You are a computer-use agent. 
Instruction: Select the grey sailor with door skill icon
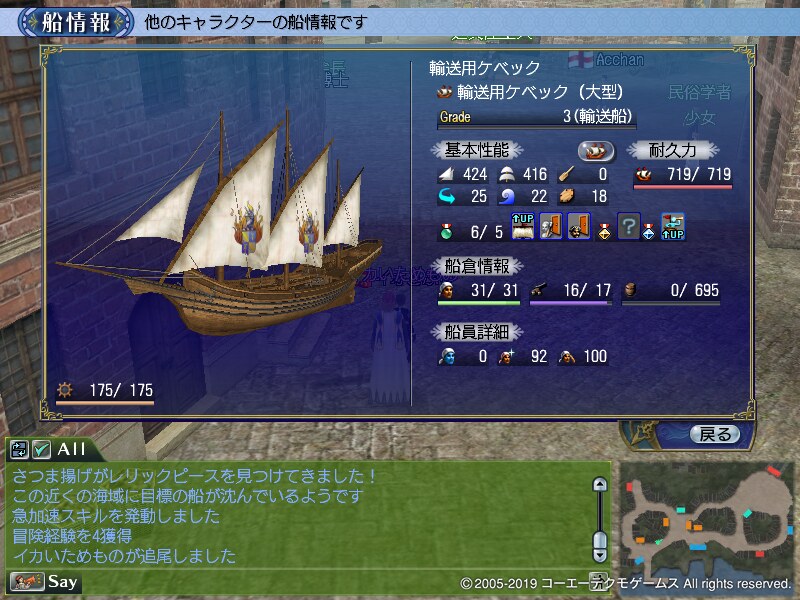550,226
